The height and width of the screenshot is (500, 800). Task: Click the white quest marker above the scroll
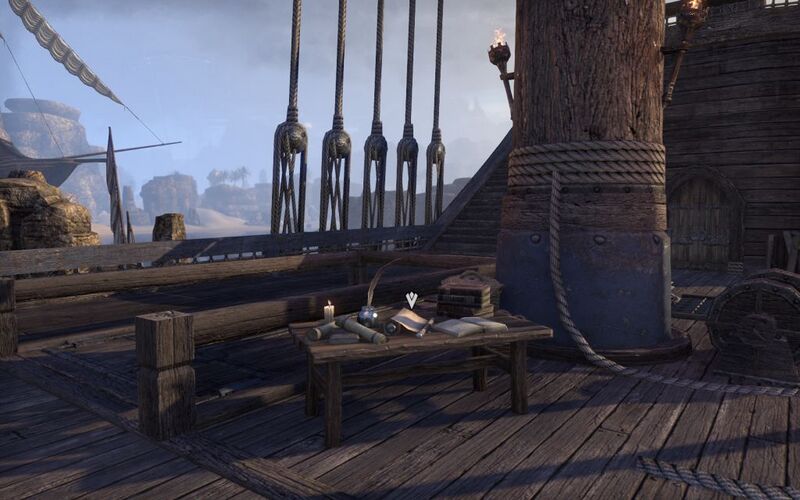411,299
